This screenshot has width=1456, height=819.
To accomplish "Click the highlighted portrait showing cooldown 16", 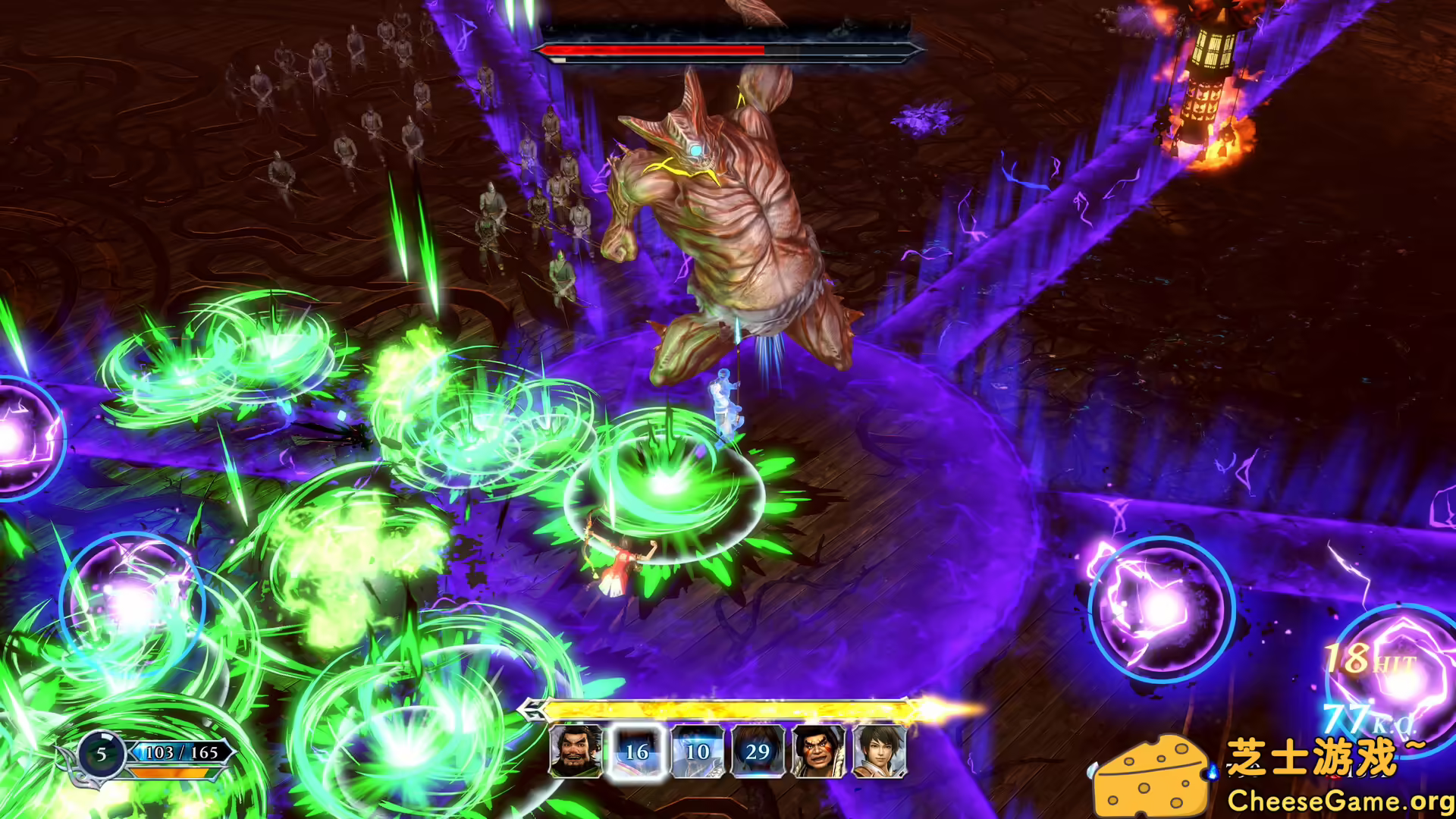I will pyautogui.click(x=637, y=752).
